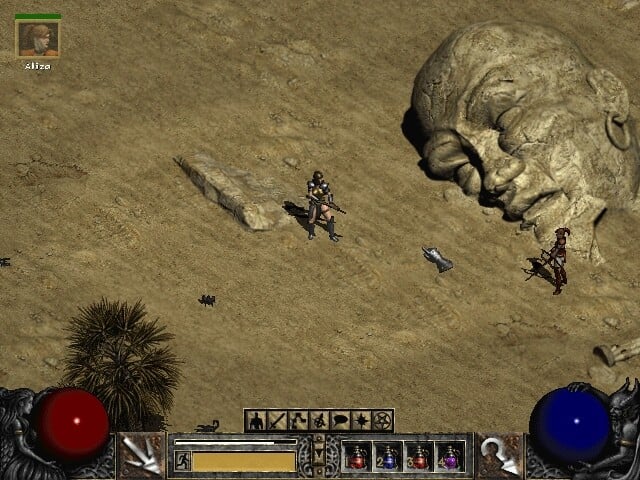Screen dimensions: 640x480
Task: Change the right-click skill button
Action: coord(499,456)
